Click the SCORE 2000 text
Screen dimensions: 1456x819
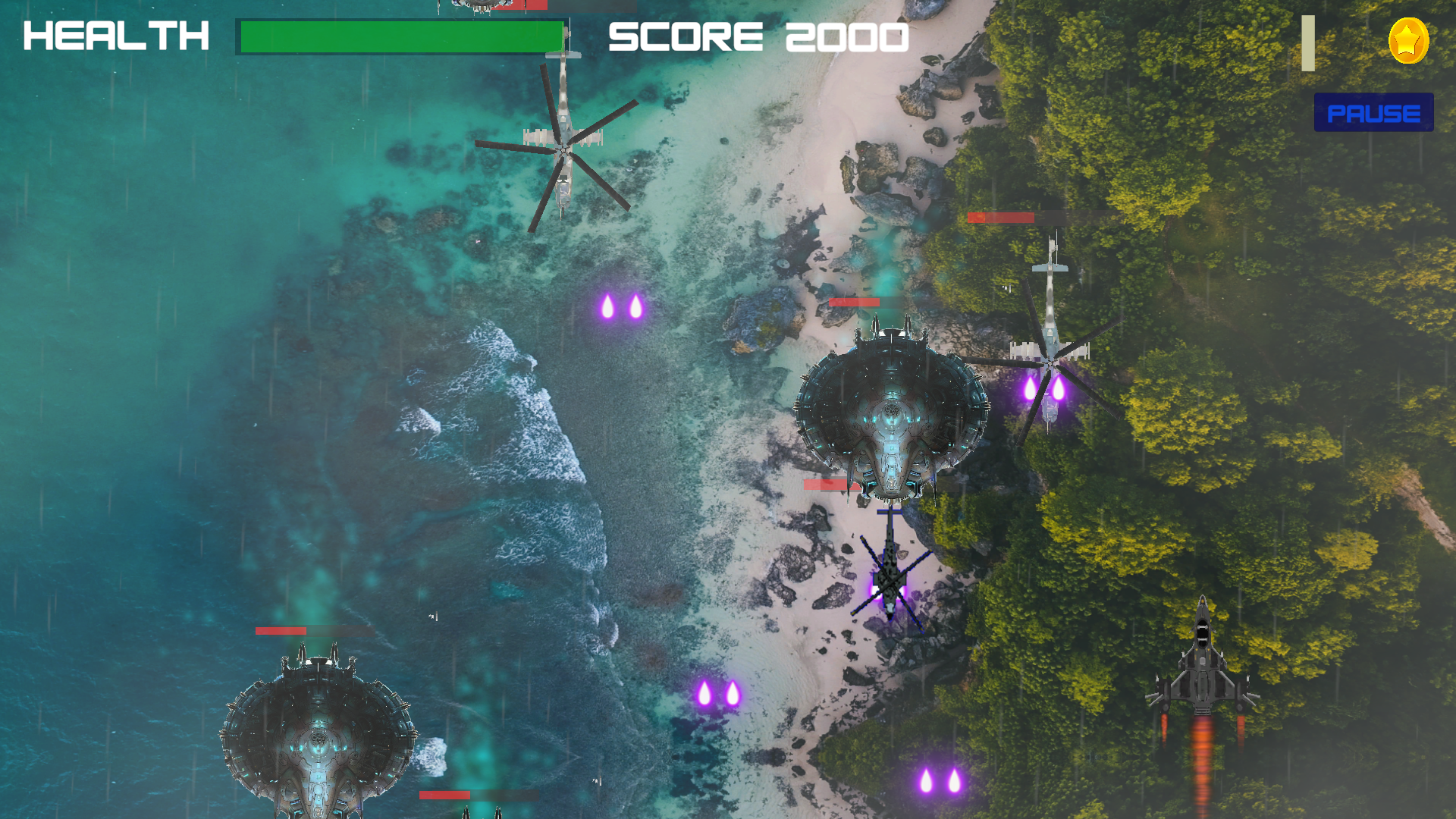coord(758,36)
